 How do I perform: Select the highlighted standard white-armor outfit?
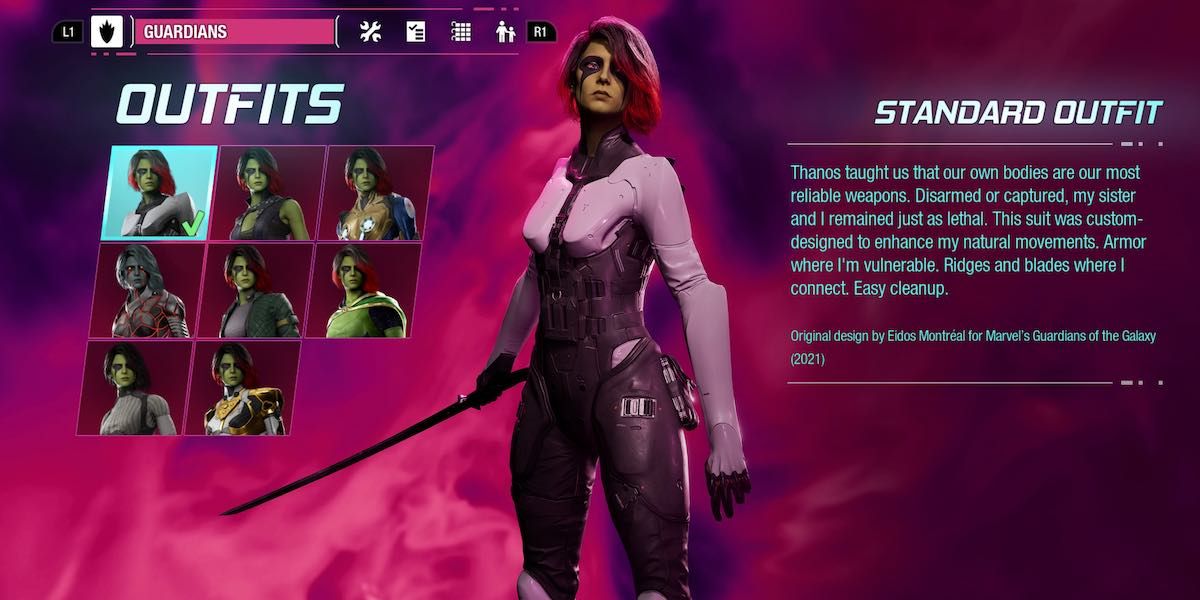158,193
